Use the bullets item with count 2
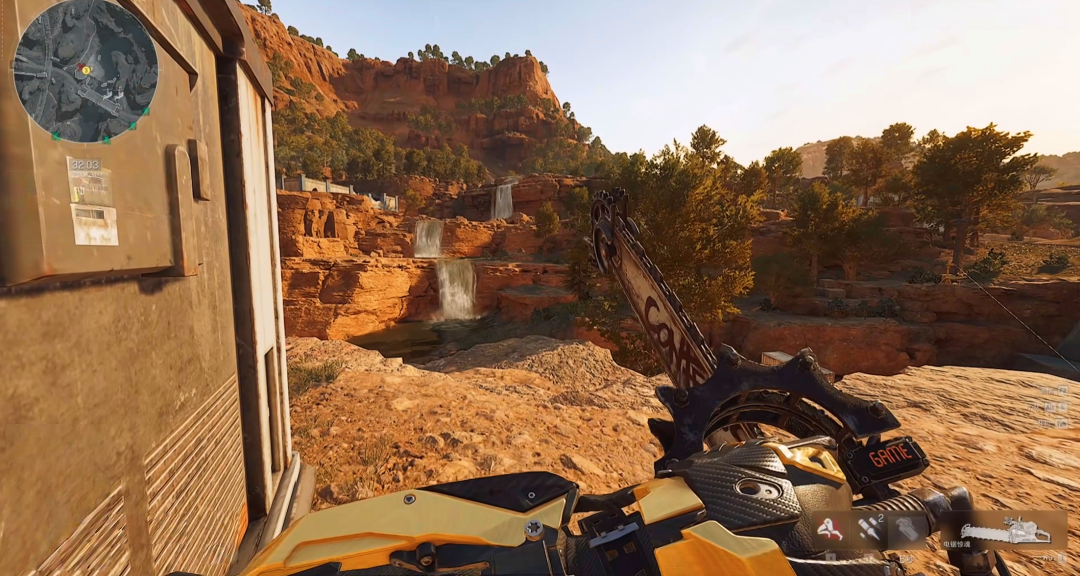1080x576 pixels. coord(869,530)
